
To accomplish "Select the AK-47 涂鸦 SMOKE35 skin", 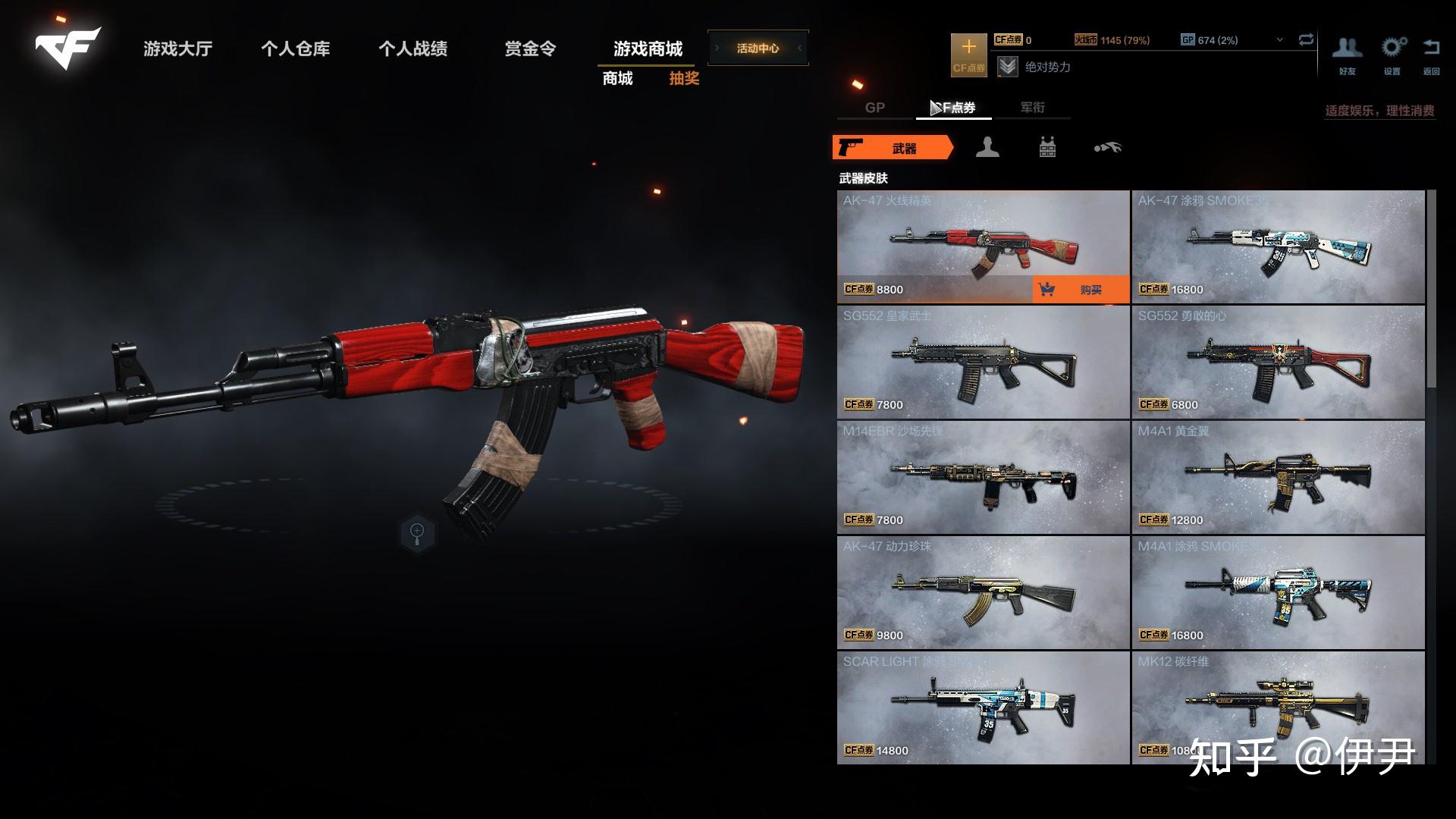I will click(1278, 247).
